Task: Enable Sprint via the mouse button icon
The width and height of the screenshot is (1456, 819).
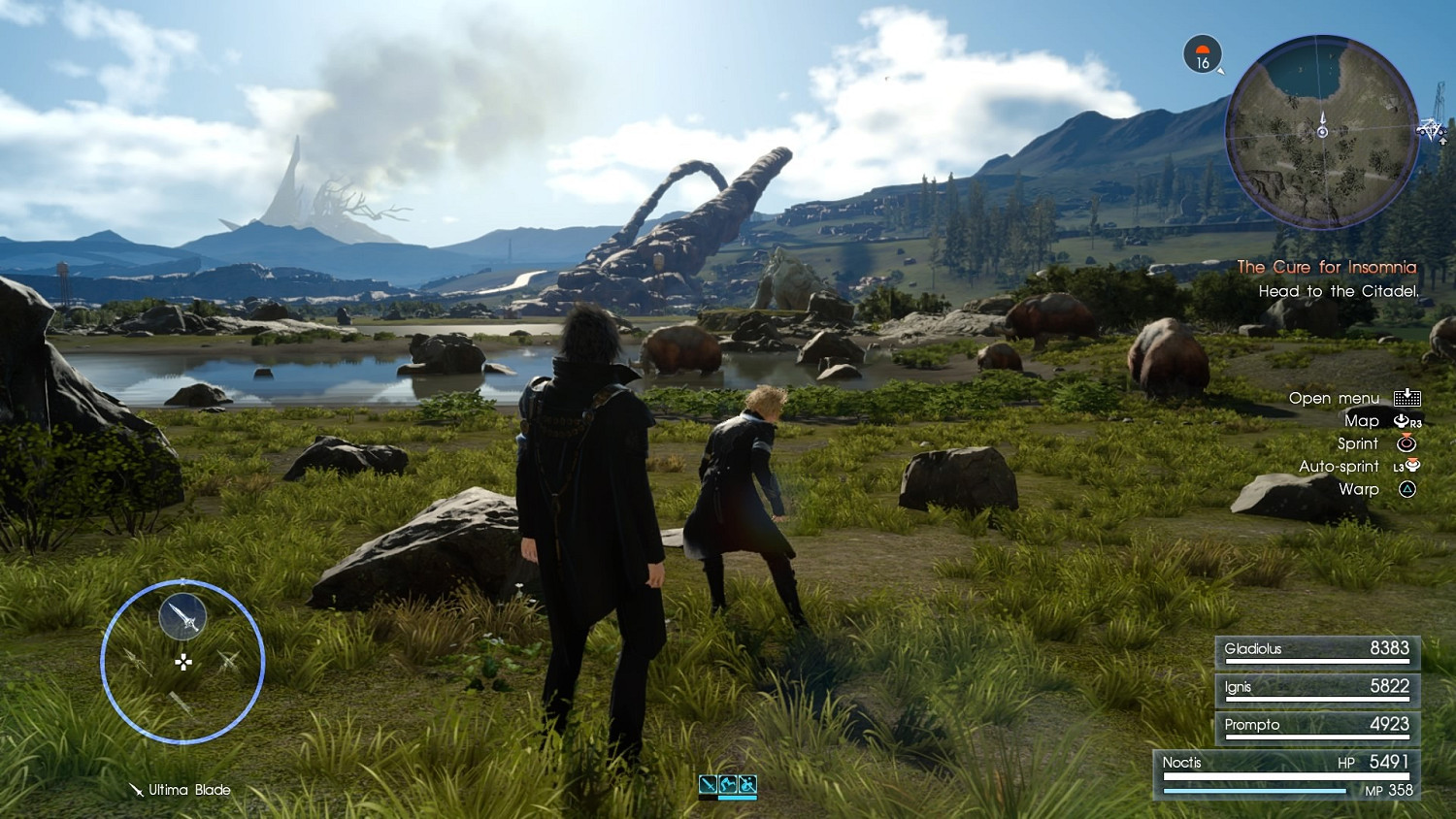Action: (1405, 443)
